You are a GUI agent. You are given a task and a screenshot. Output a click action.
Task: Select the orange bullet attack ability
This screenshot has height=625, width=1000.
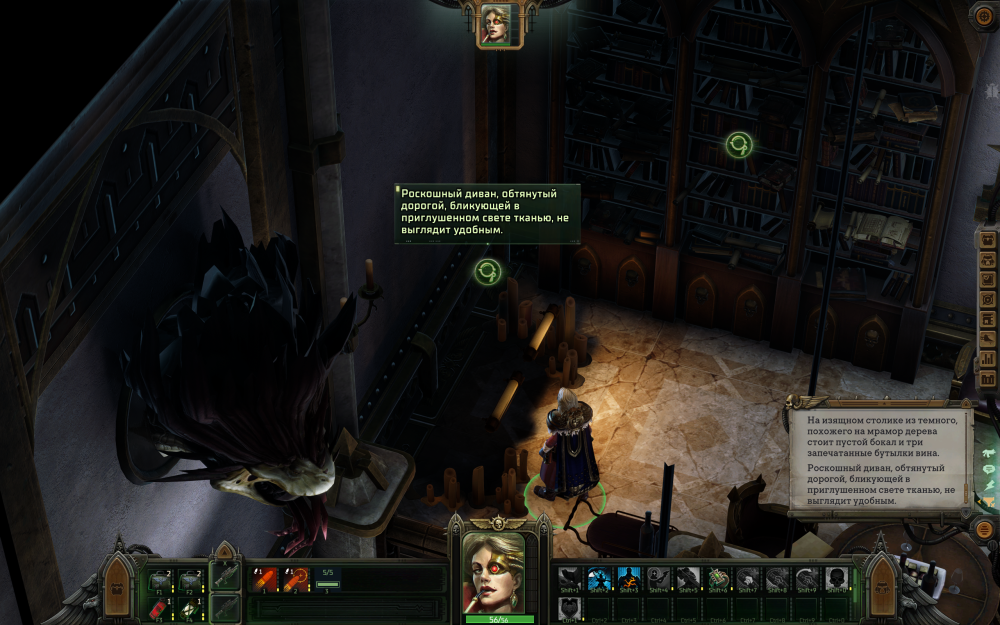click(x=265, y=577)
